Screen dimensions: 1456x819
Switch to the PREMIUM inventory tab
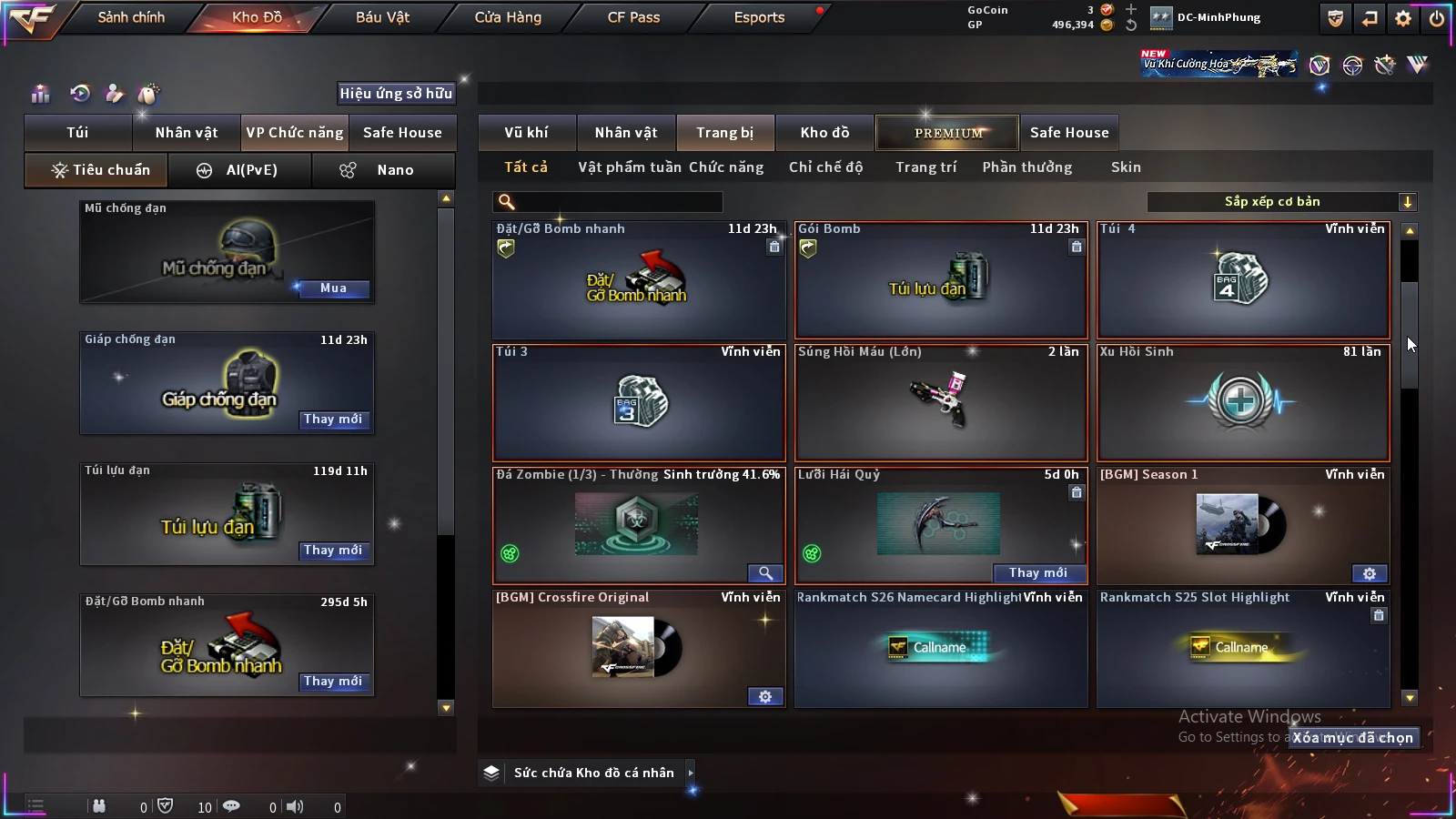pos(948,133)
